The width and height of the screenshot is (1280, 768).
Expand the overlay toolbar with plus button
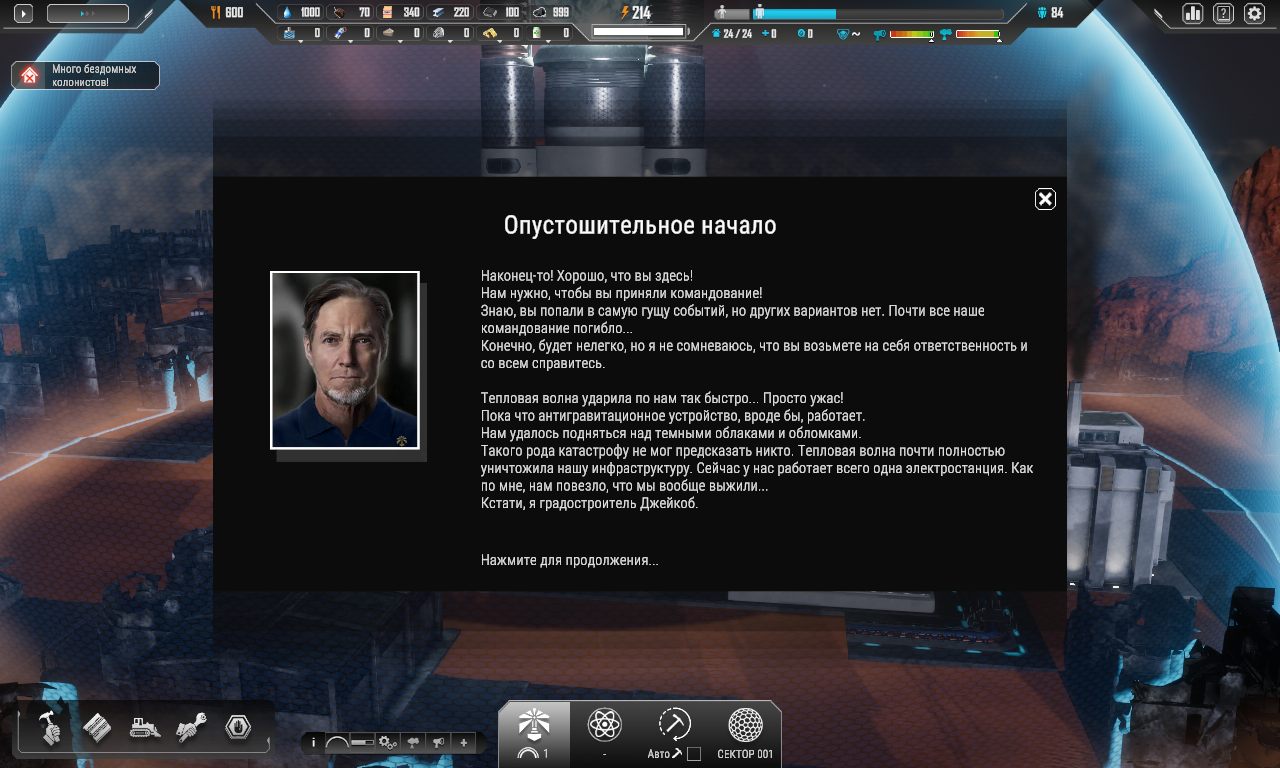point(462,742)
